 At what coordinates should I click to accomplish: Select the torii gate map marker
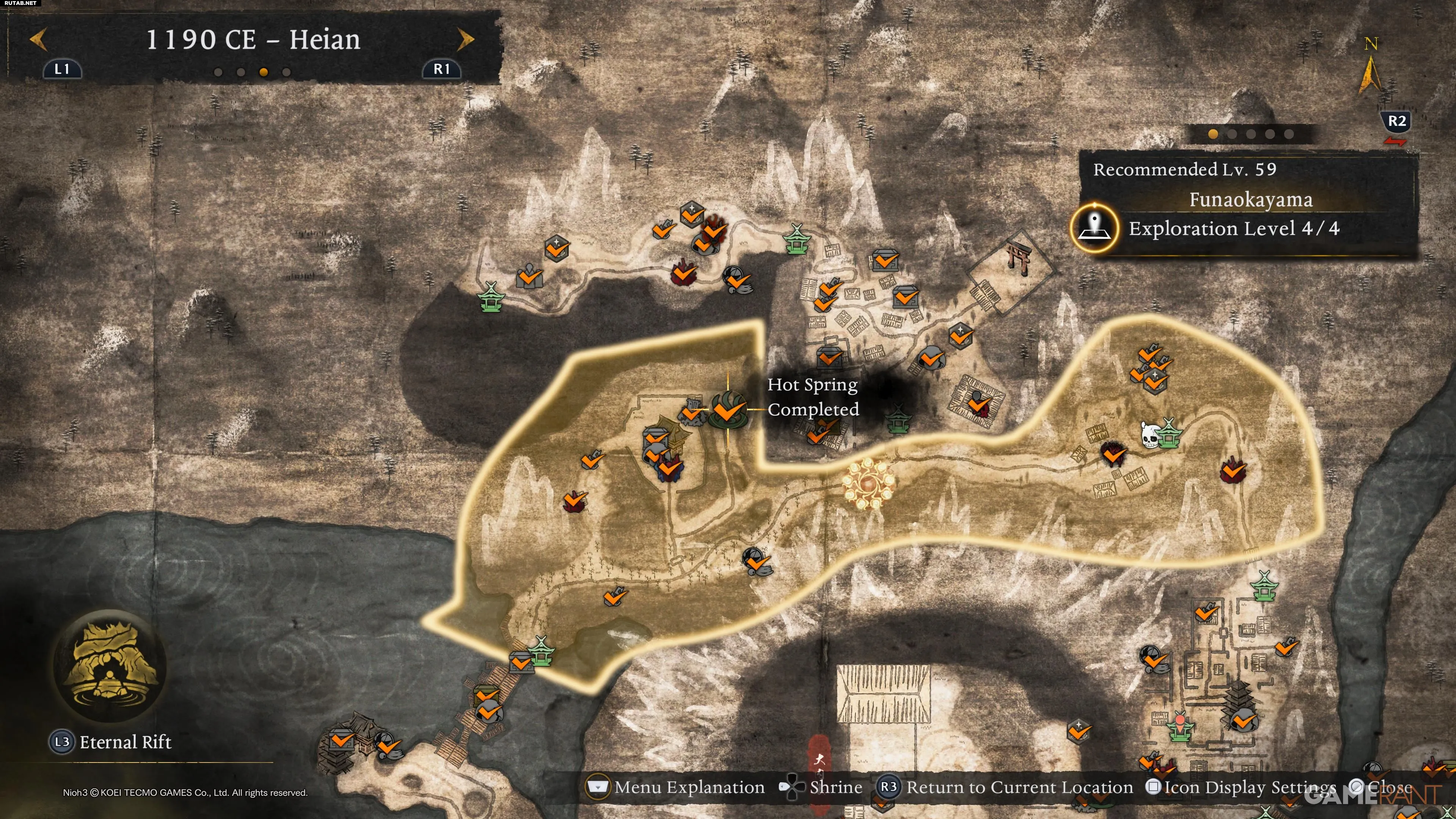tap(1018, 257)
